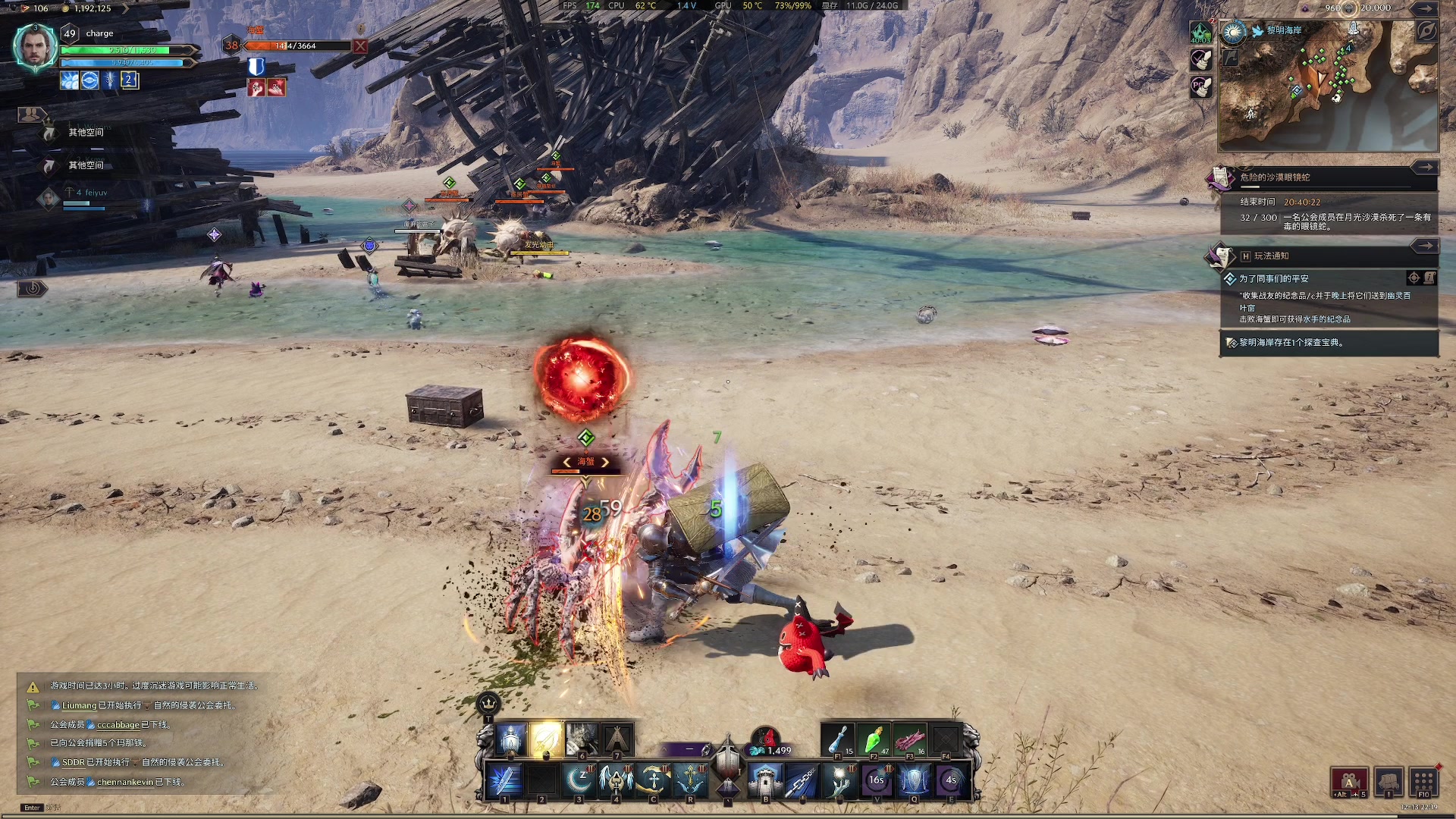
Task: Open the minimap of 黎明海岸
Action: [x=1327, y=87]
